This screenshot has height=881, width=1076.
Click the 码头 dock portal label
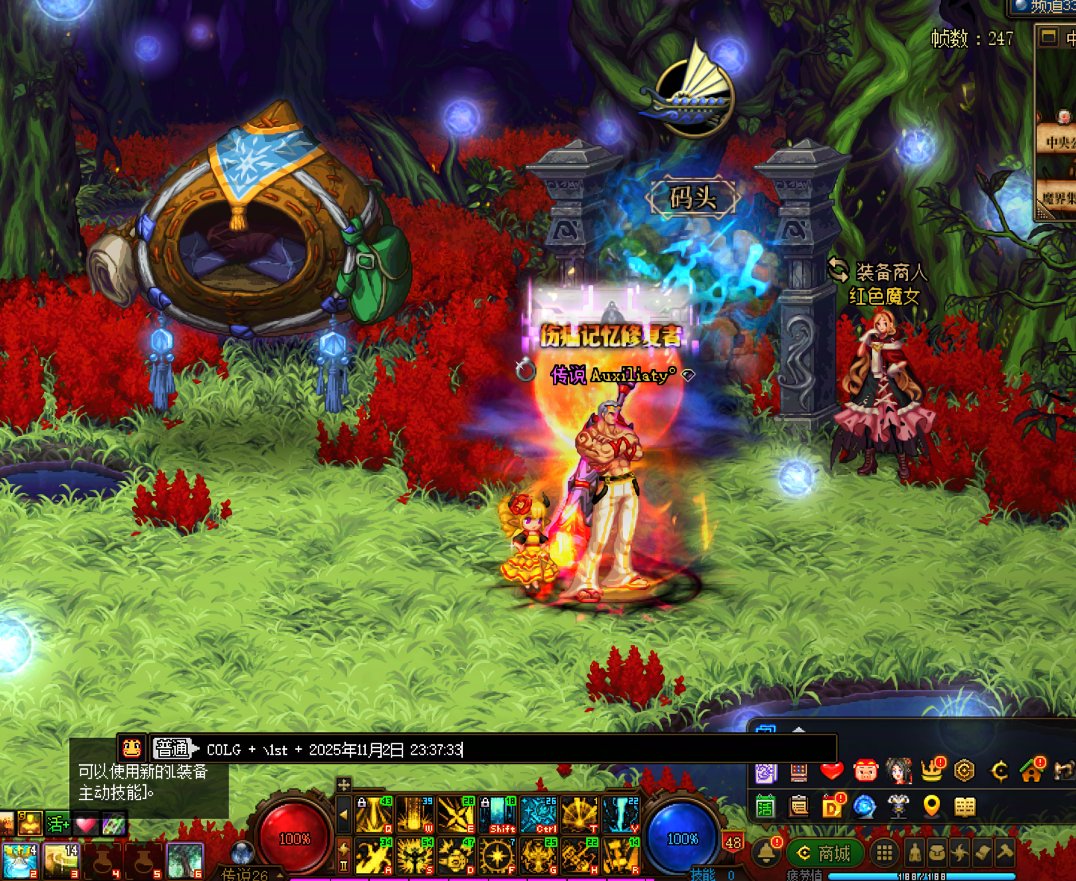tap(693, 198)
